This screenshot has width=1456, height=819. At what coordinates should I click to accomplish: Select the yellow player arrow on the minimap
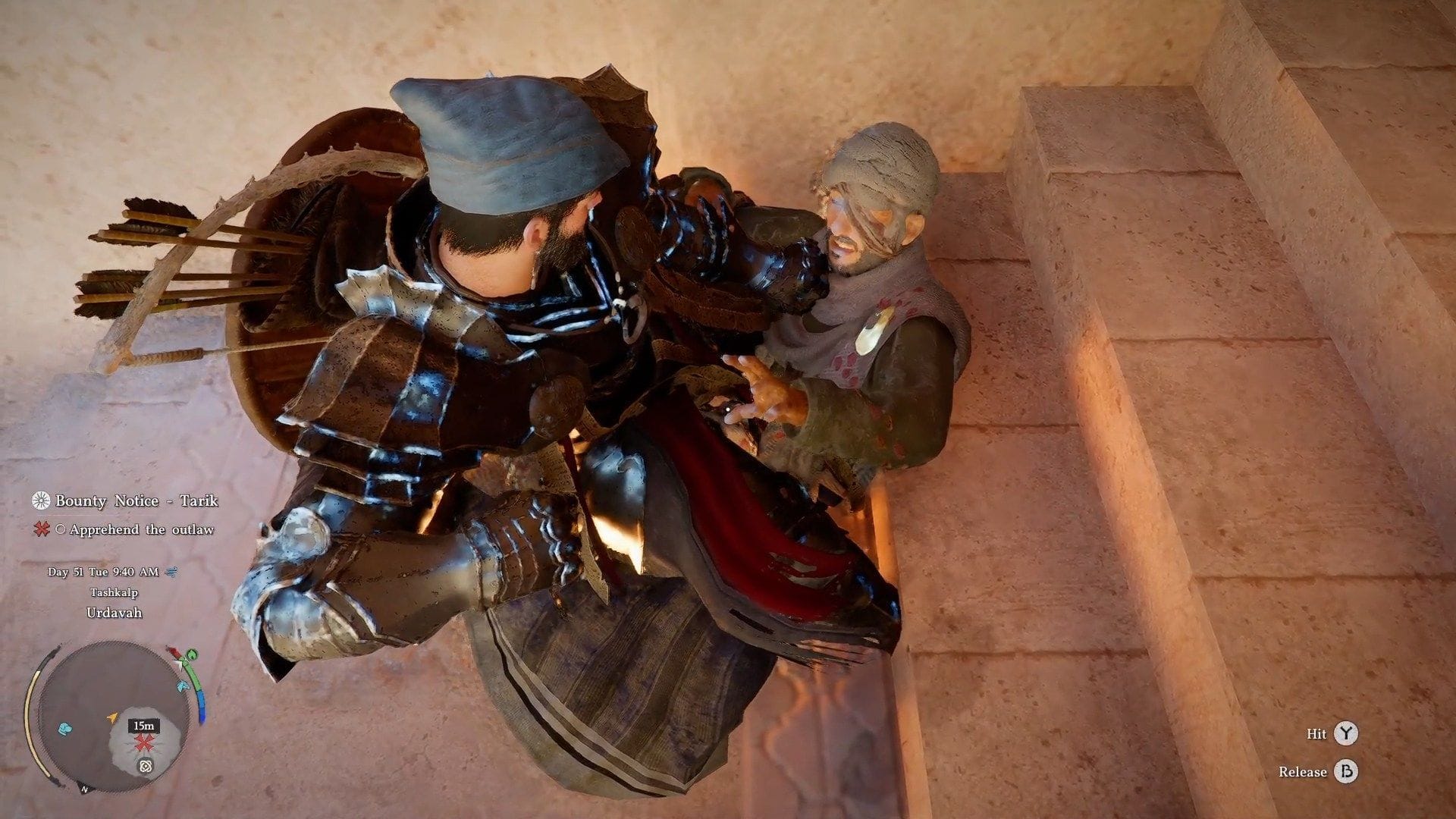(x=113, y=717)
